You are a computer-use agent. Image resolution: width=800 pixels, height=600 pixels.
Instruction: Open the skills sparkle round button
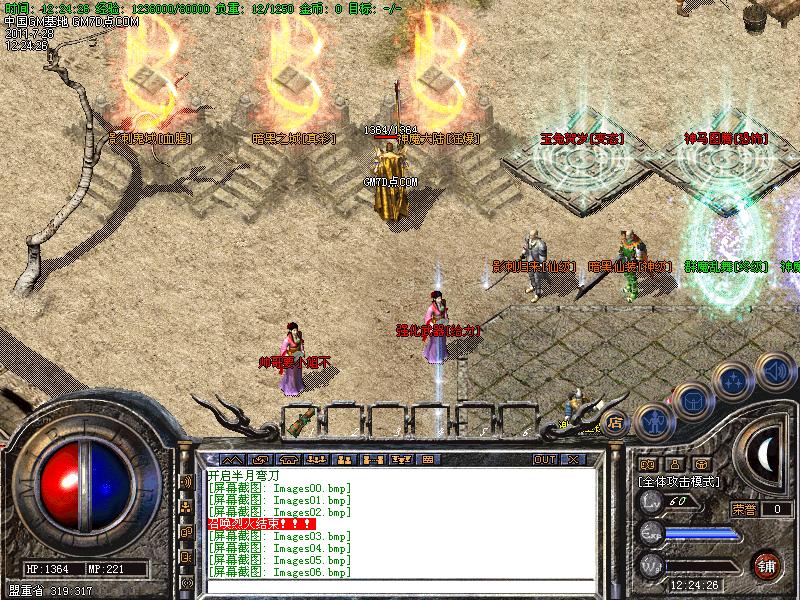[x=734, y=380]
